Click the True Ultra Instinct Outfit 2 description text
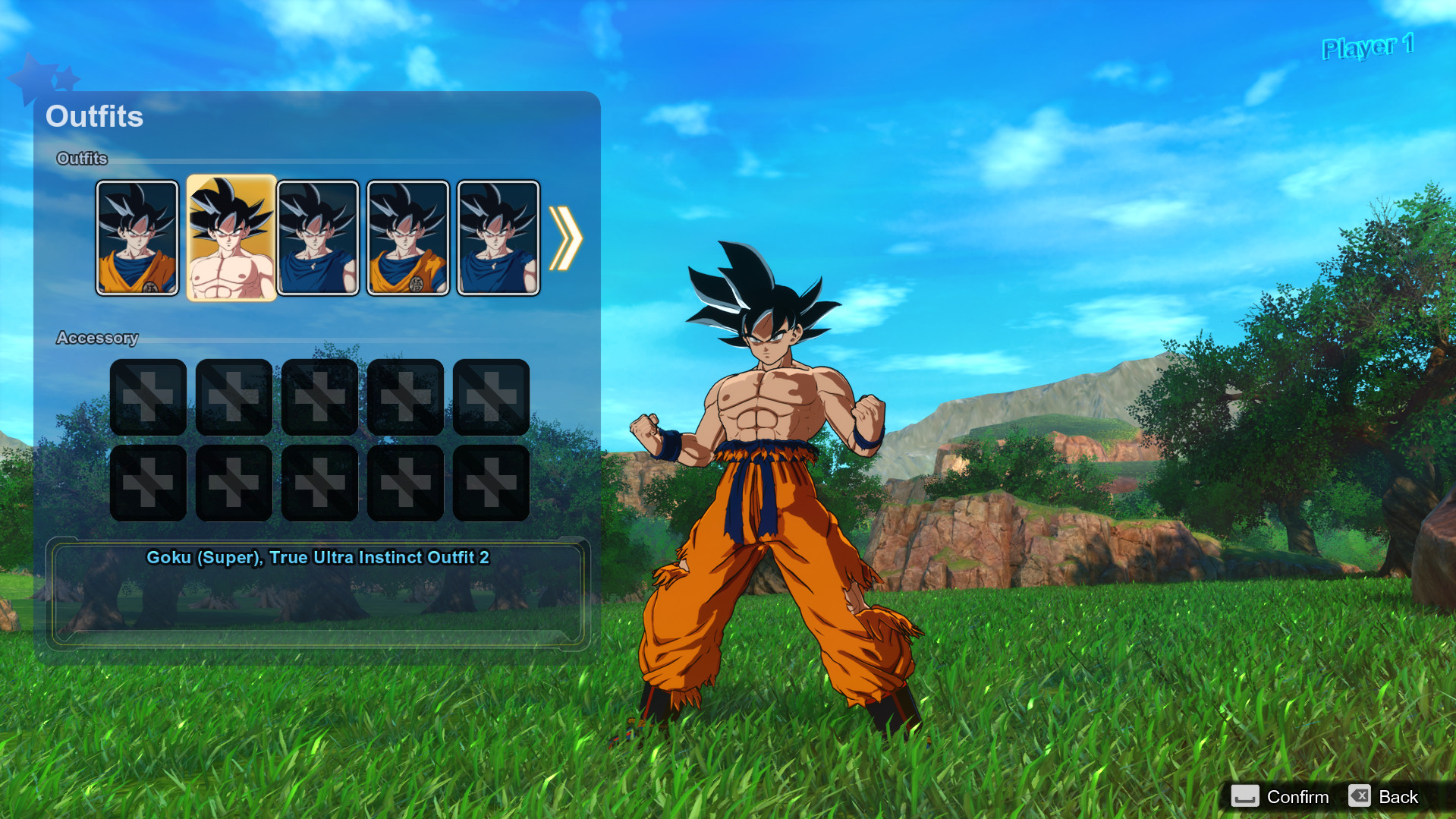This screenshot has height=819, width=1456. tap(319, 557)
